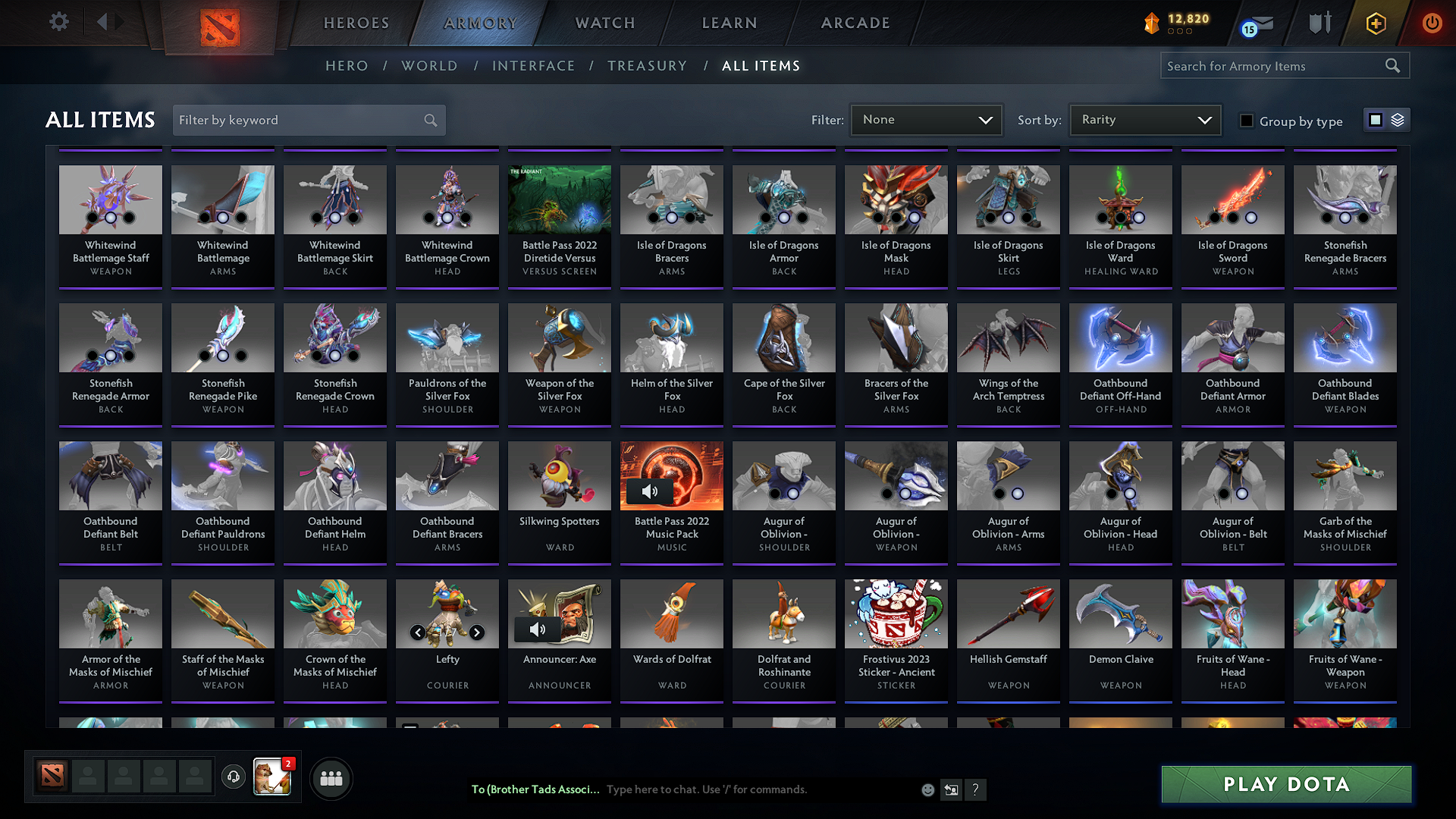Open the emoticon icon in the chat bar
Image resolution: width=1456 pixels, height=819 pixels.
tap(927, 789)
